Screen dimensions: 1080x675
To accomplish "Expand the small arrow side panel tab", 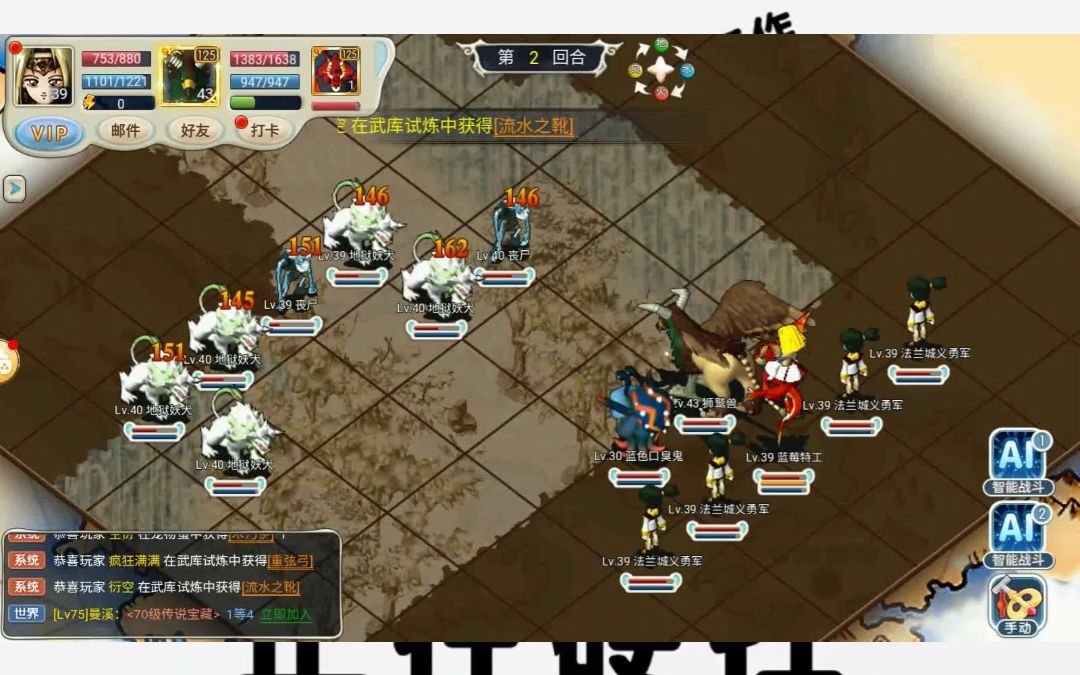I will coord(13,188).
